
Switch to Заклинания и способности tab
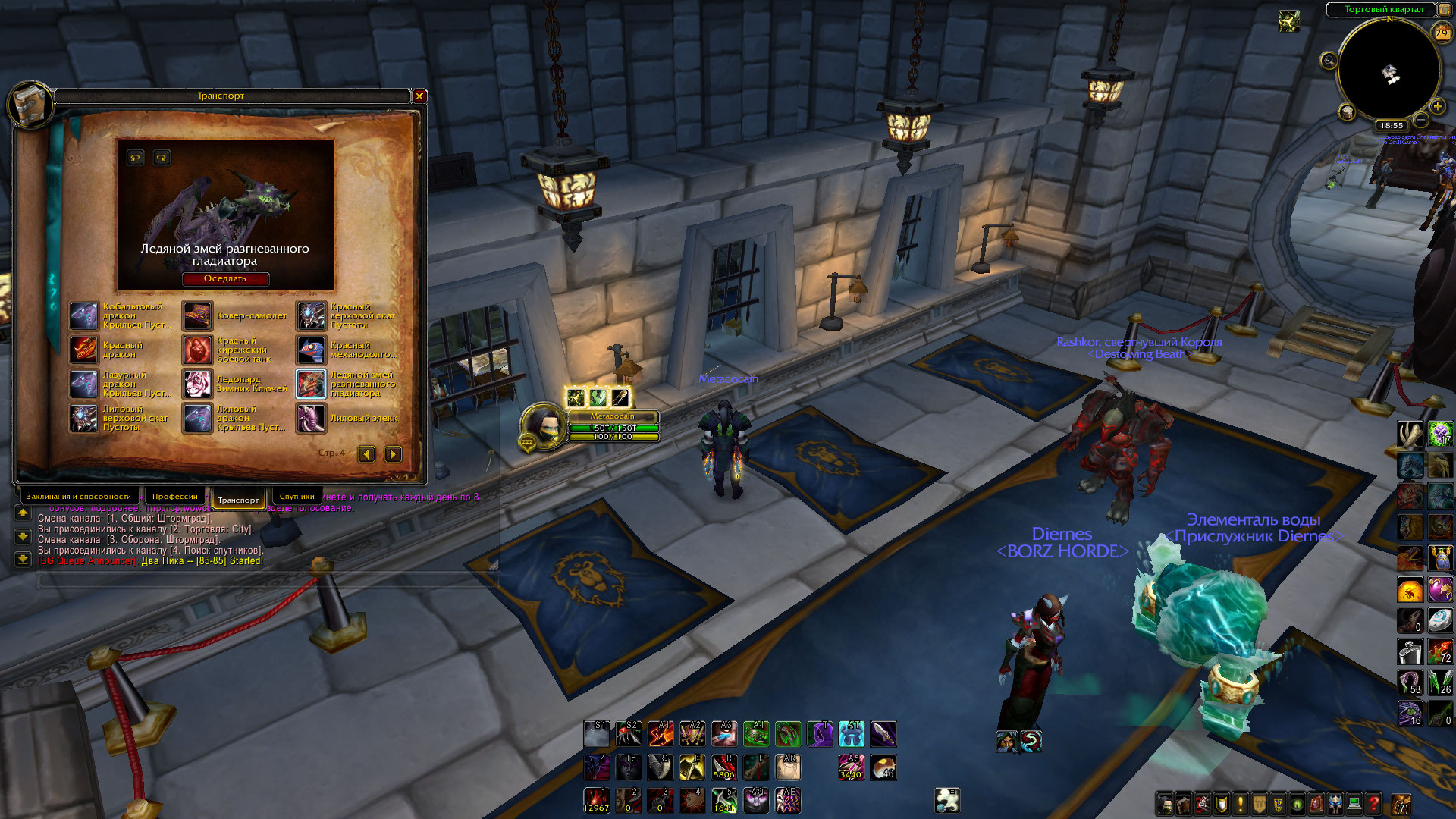[x=78, y=497]
